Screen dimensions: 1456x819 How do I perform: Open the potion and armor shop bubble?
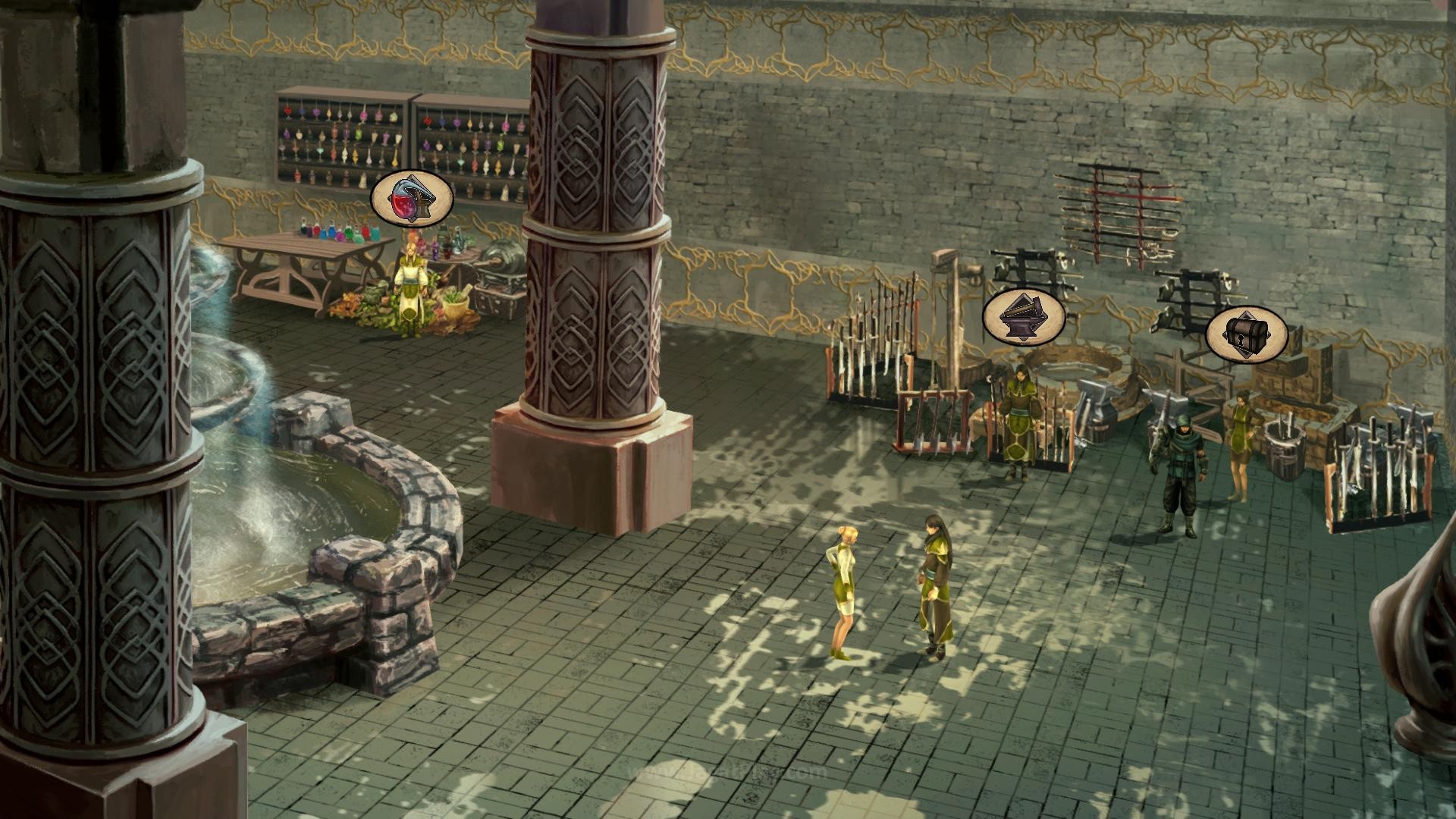pos(412,199)
